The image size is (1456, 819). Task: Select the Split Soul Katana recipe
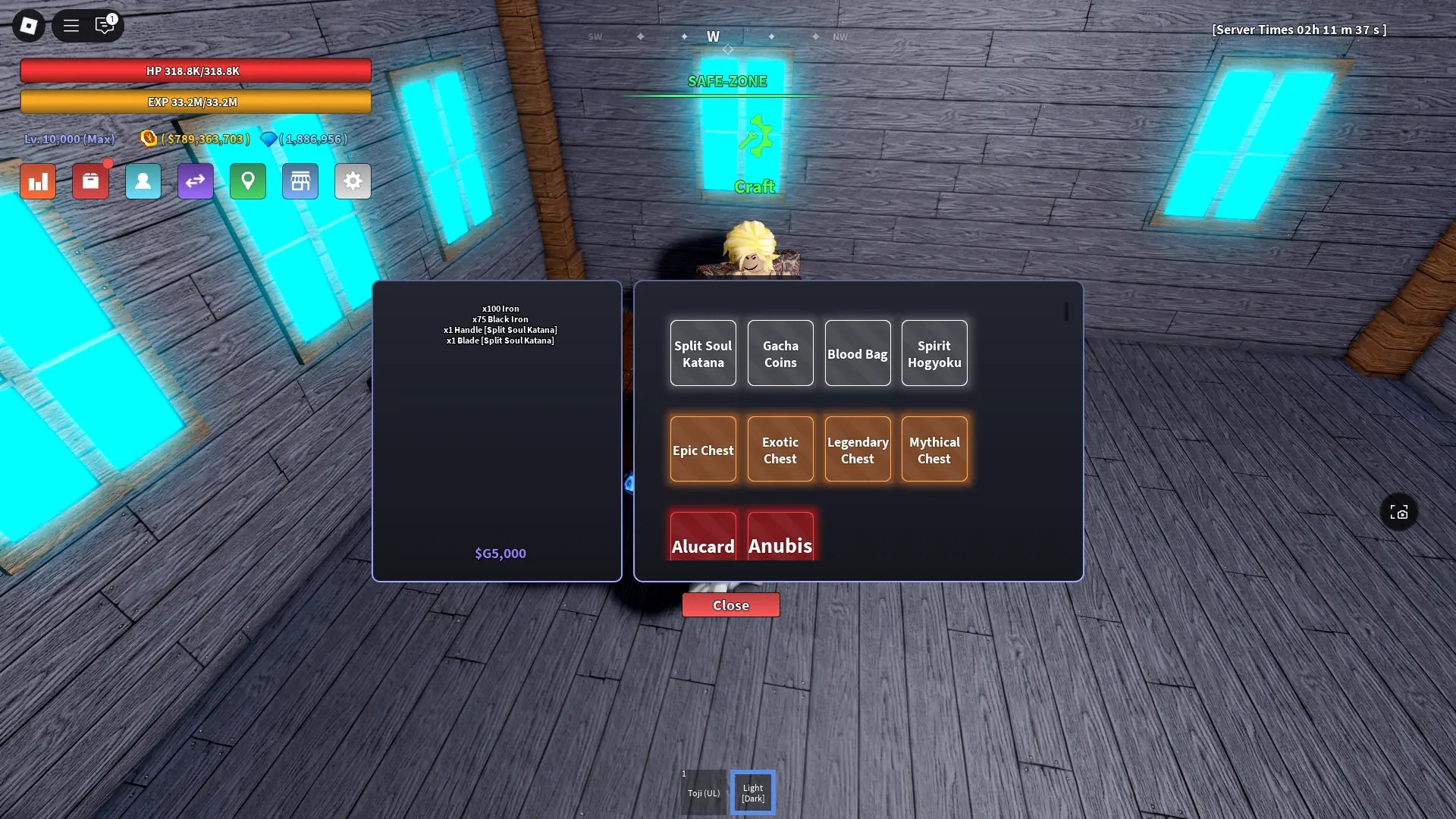tap(702, 353)
